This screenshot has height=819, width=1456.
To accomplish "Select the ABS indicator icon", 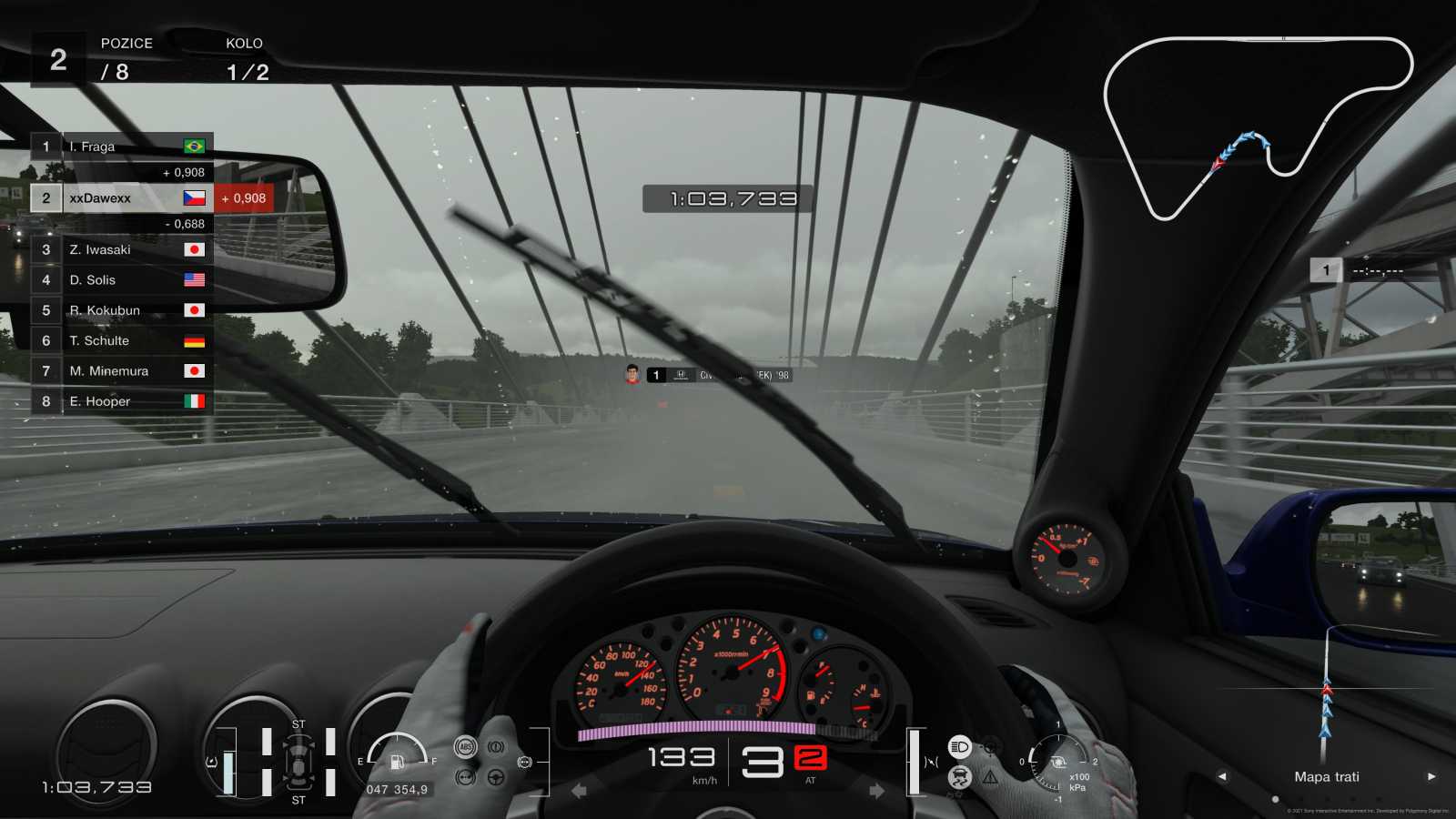I will coord(465,746).
